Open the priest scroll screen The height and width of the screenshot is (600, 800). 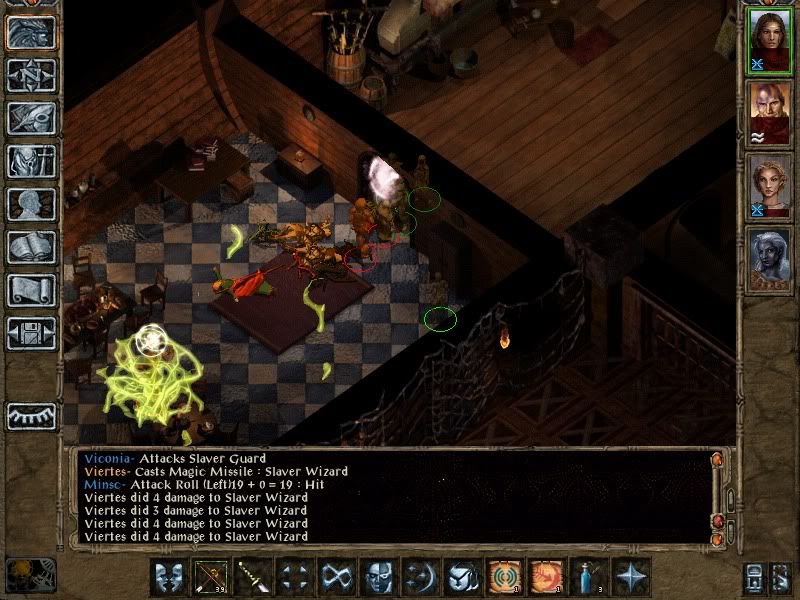(x=31, y=290)
